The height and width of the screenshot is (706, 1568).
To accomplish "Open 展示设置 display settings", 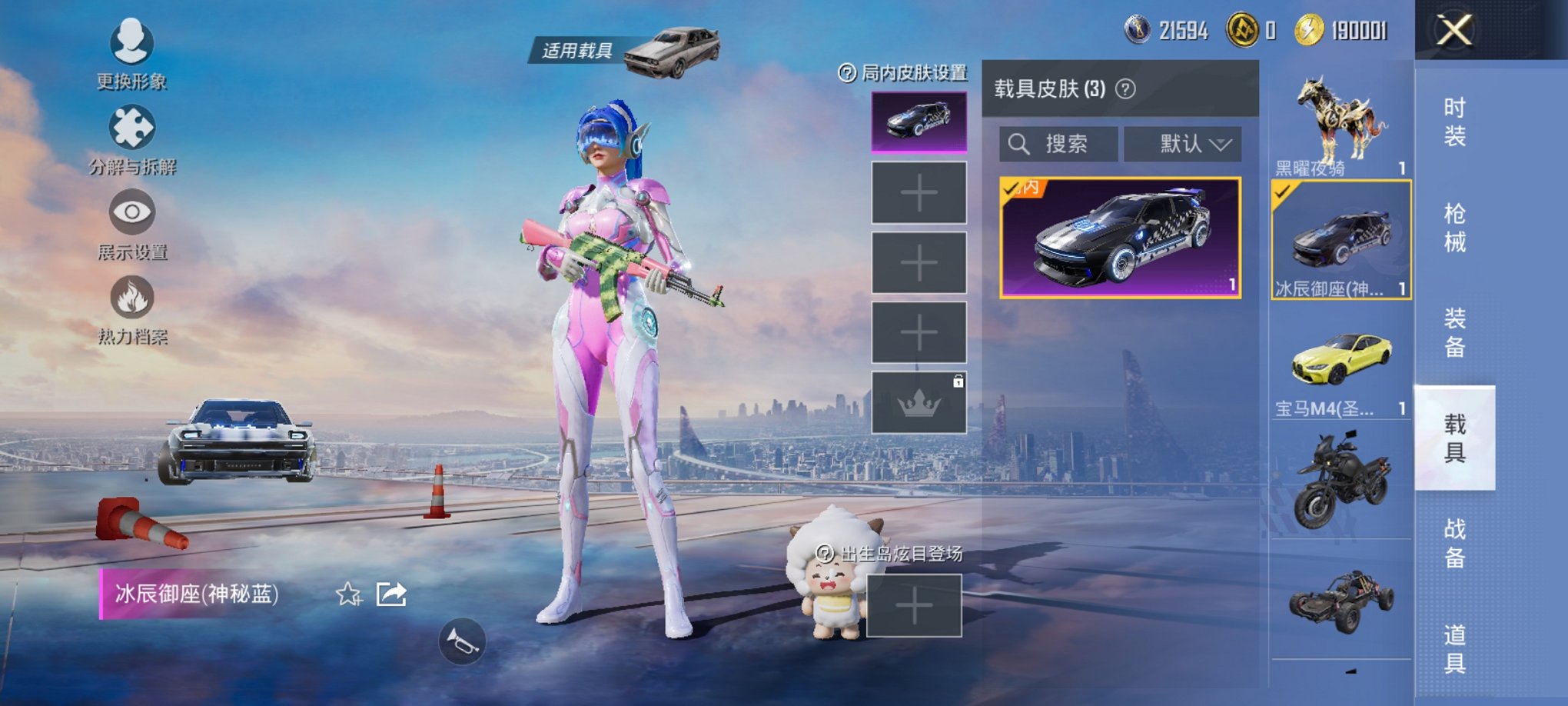I will point(131,227).
